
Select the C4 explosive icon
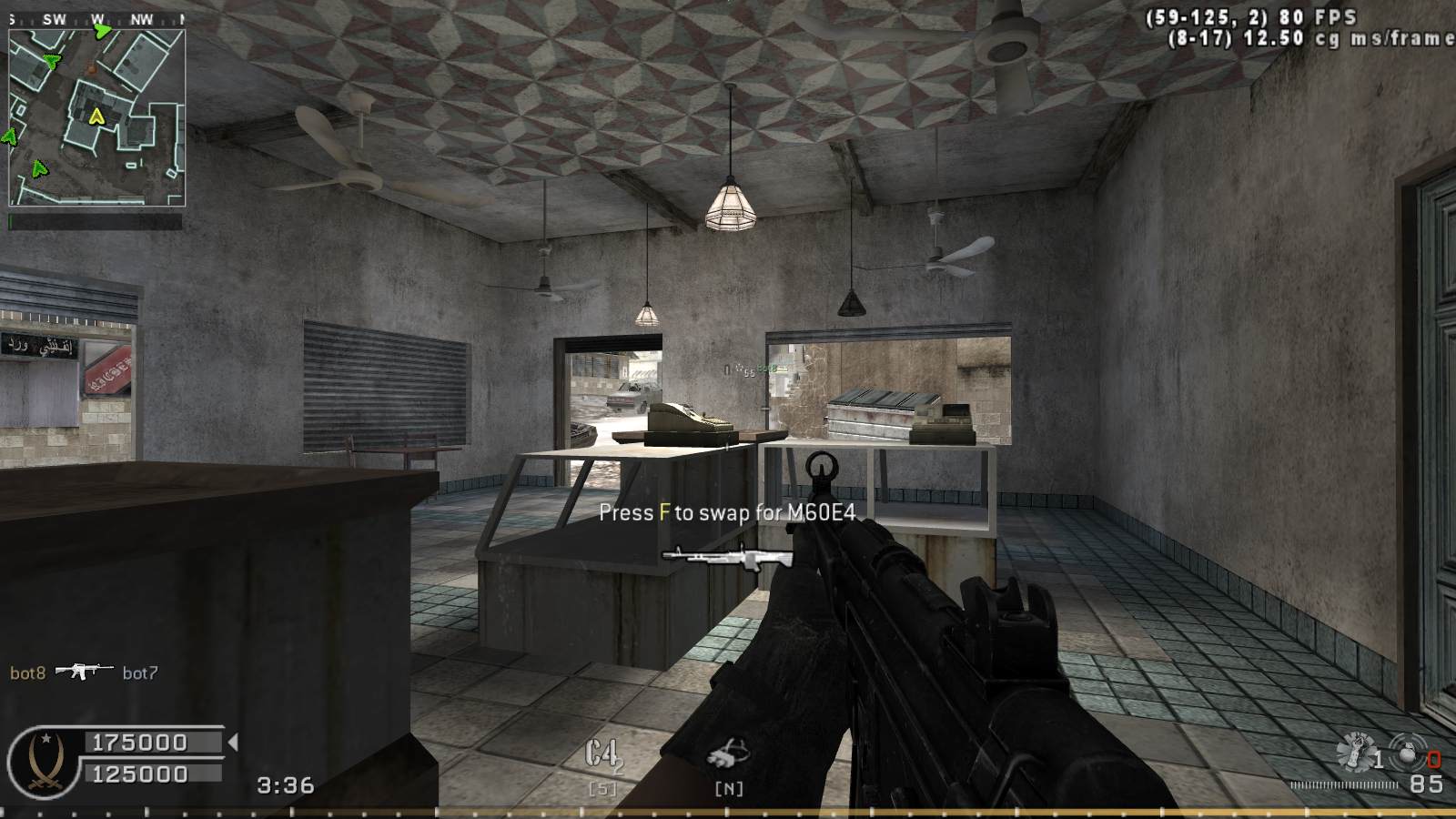click(x=602, y=754)
